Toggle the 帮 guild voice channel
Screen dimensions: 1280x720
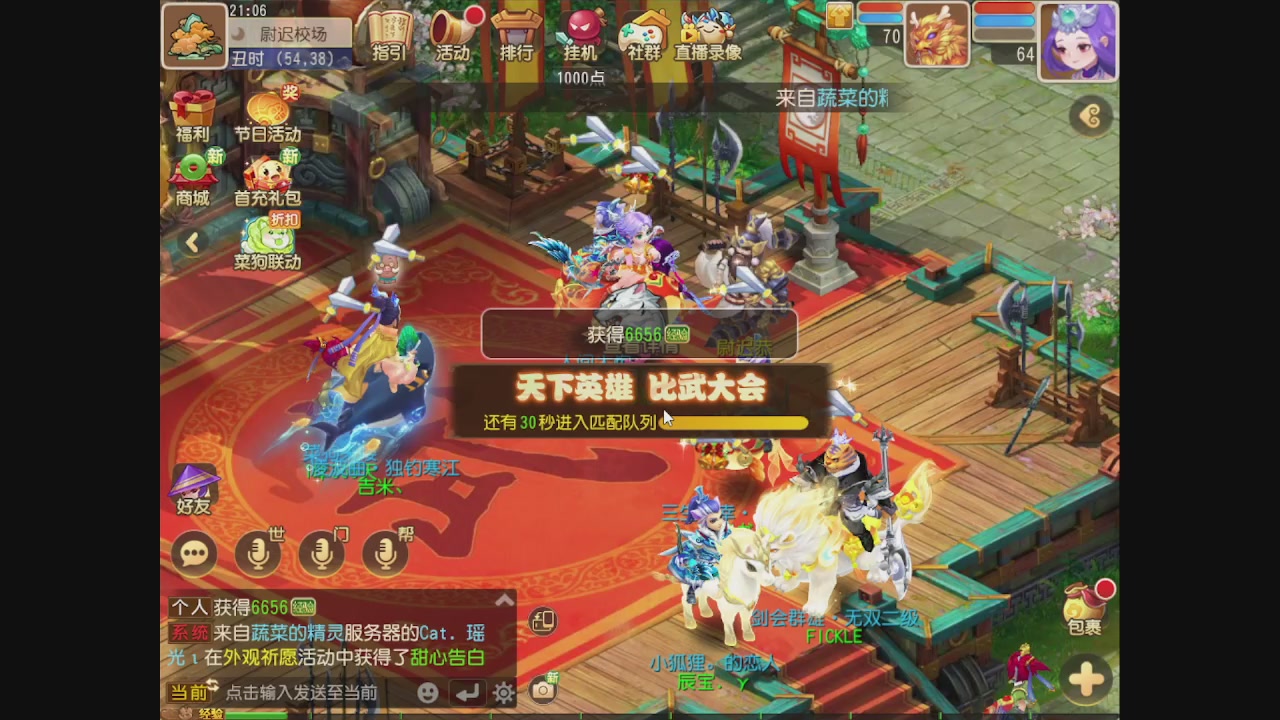pos(384,552)
